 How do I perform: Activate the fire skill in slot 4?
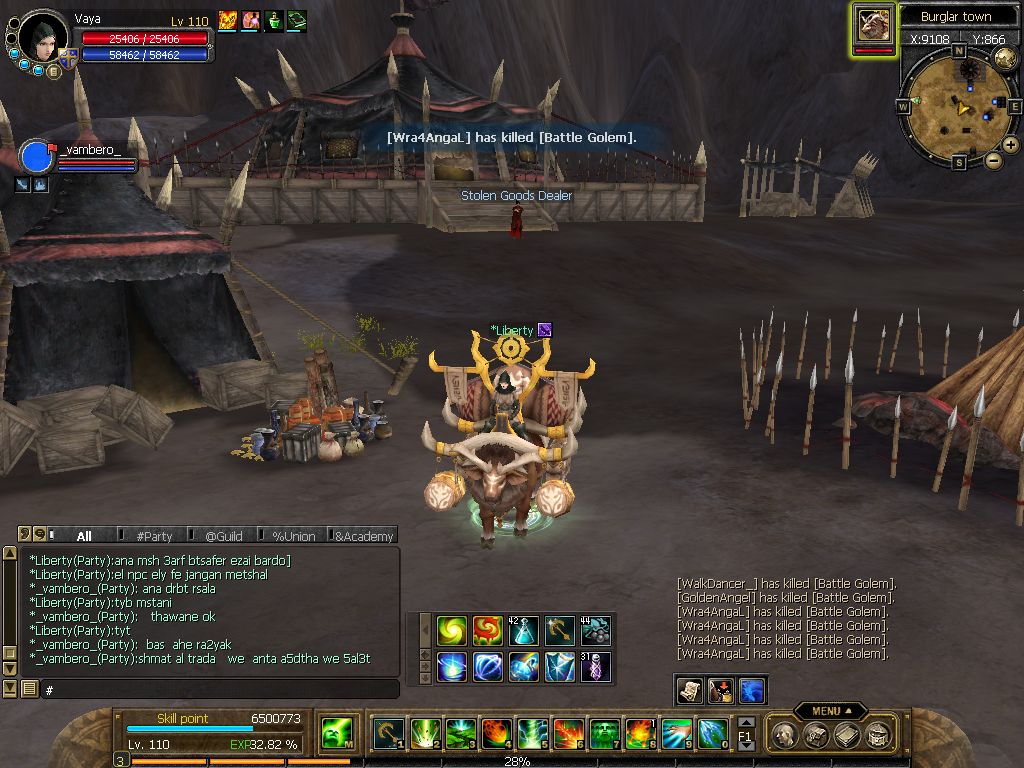(x=497, y=734)
